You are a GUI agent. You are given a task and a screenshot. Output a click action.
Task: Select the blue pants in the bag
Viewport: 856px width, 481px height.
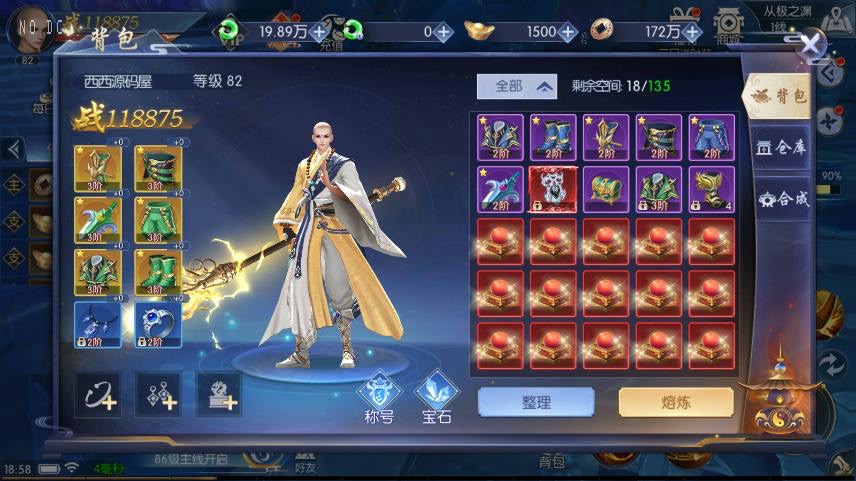click(711, 137)
